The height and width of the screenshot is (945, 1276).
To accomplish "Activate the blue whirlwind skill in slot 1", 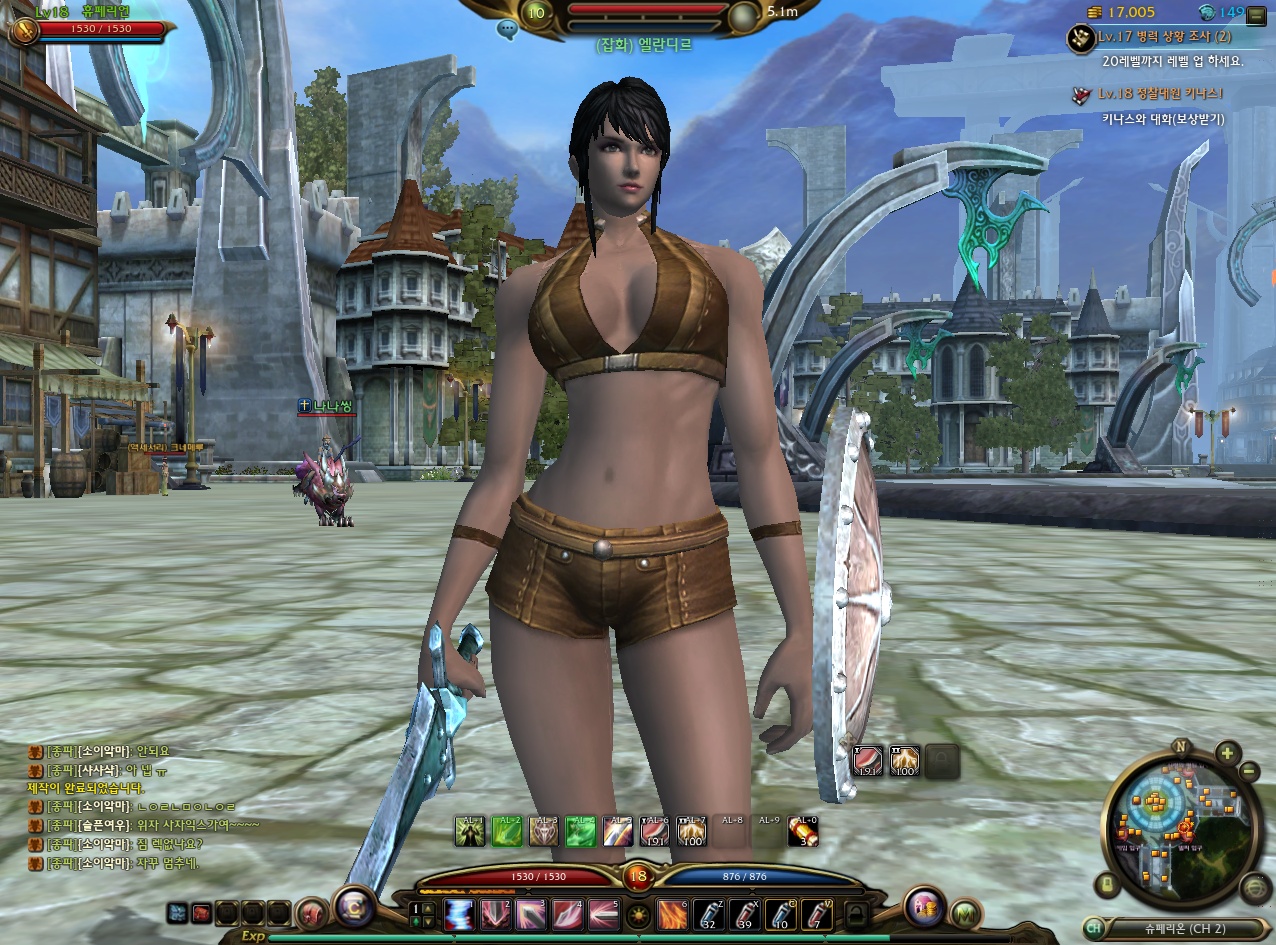I will click(460, 914).
